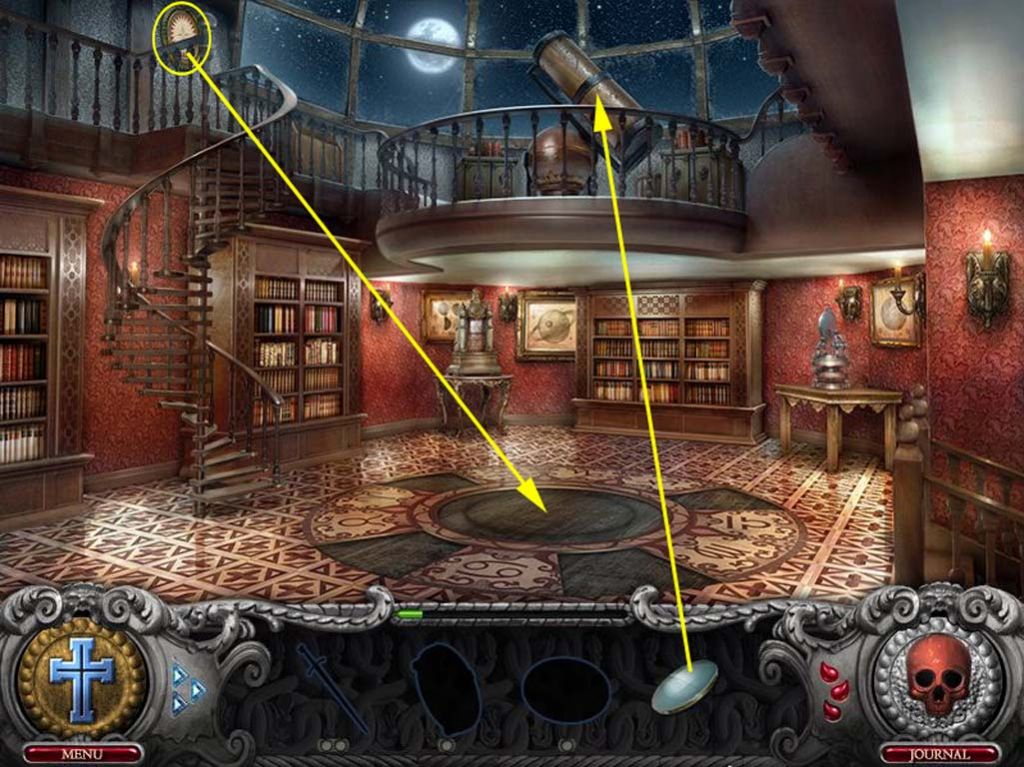Screen dimensions: 1024x767
Task: Open the Journal
Action: click(940, 753)
